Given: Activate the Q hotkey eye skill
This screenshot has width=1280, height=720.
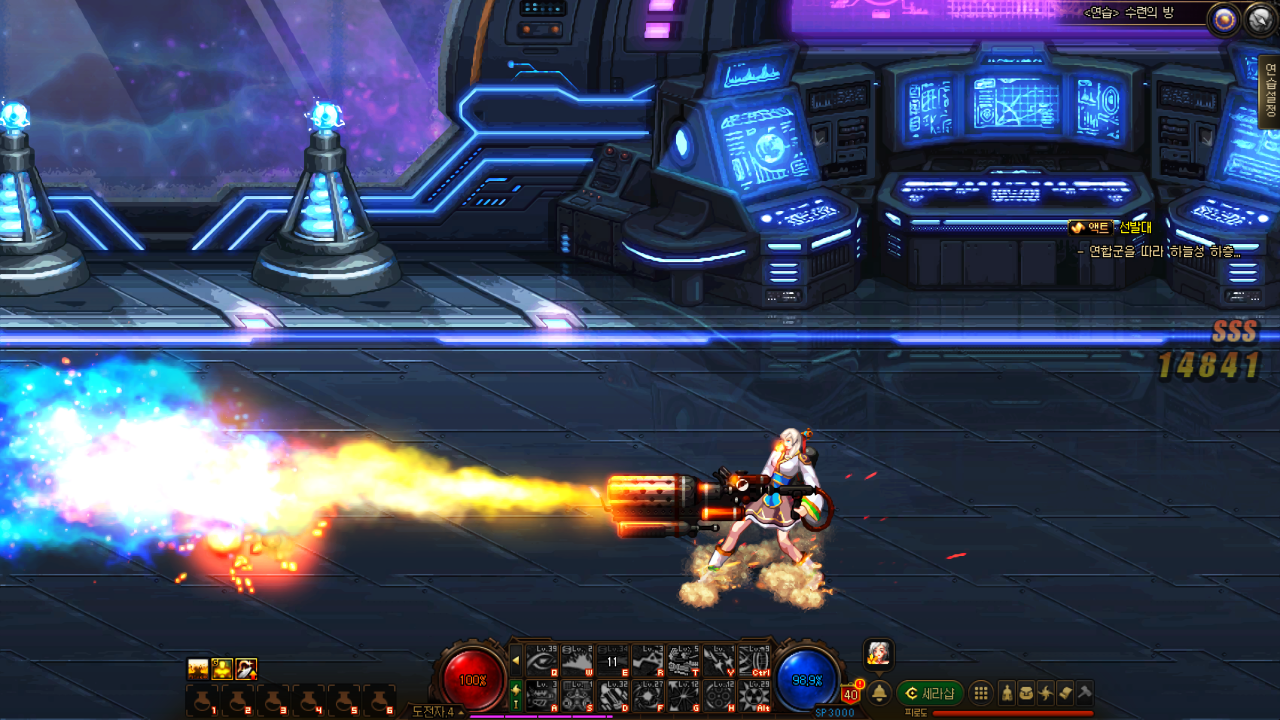Looking at the screenshot, I should point(542,661).
